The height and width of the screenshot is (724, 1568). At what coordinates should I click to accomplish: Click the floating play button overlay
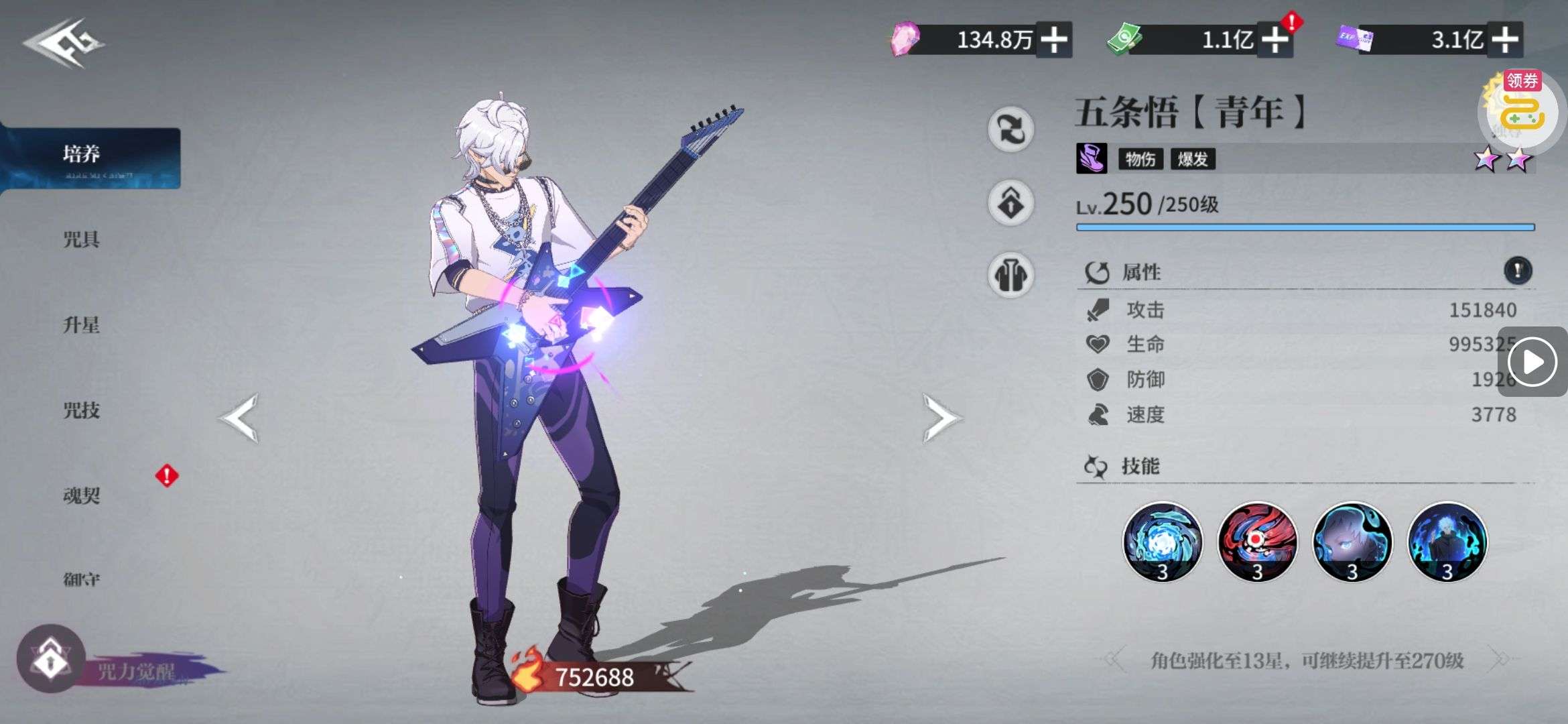pyautogui.click(x=1532, y=362)
